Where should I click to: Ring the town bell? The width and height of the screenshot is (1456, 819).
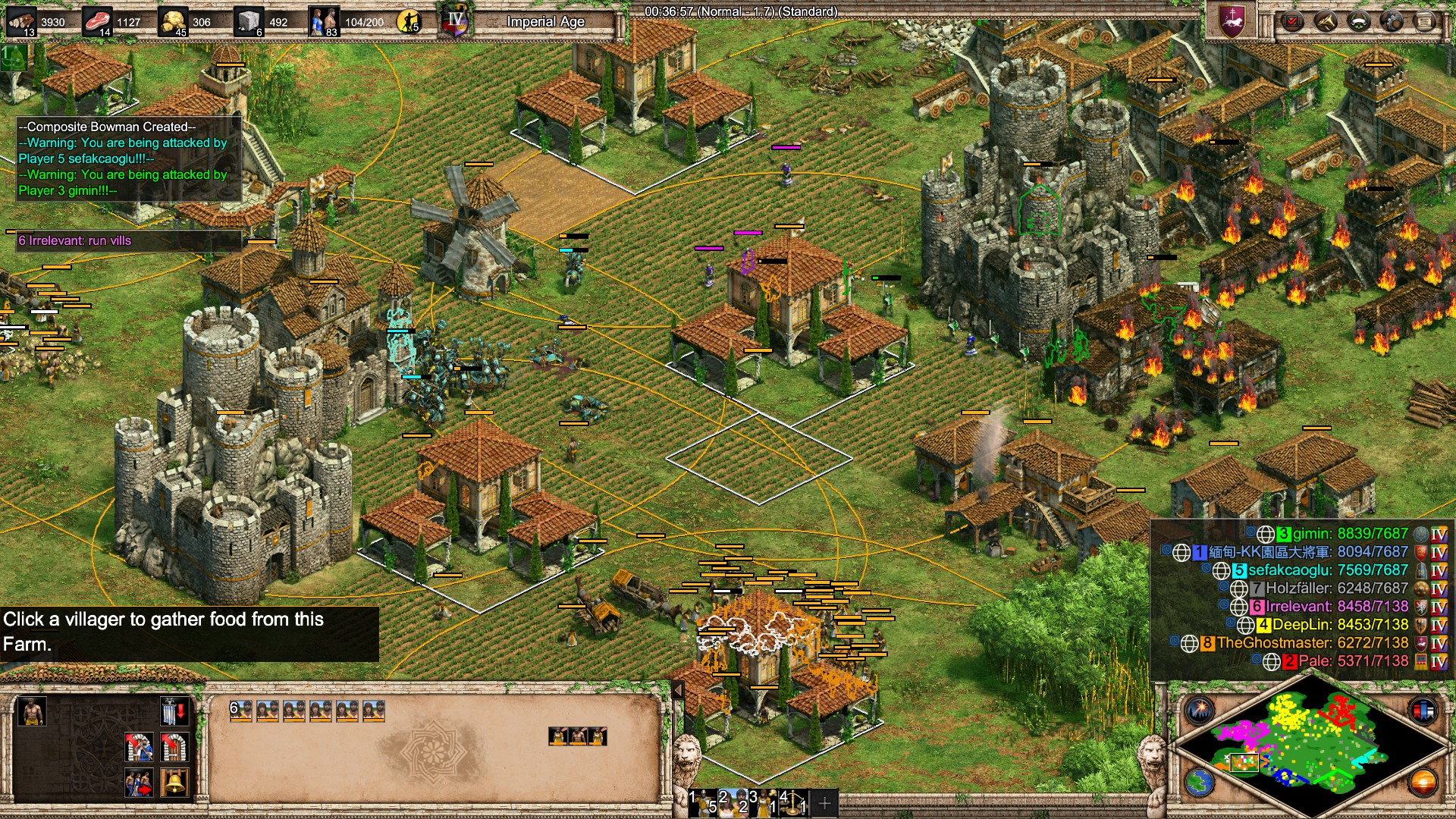coord(174,783)
